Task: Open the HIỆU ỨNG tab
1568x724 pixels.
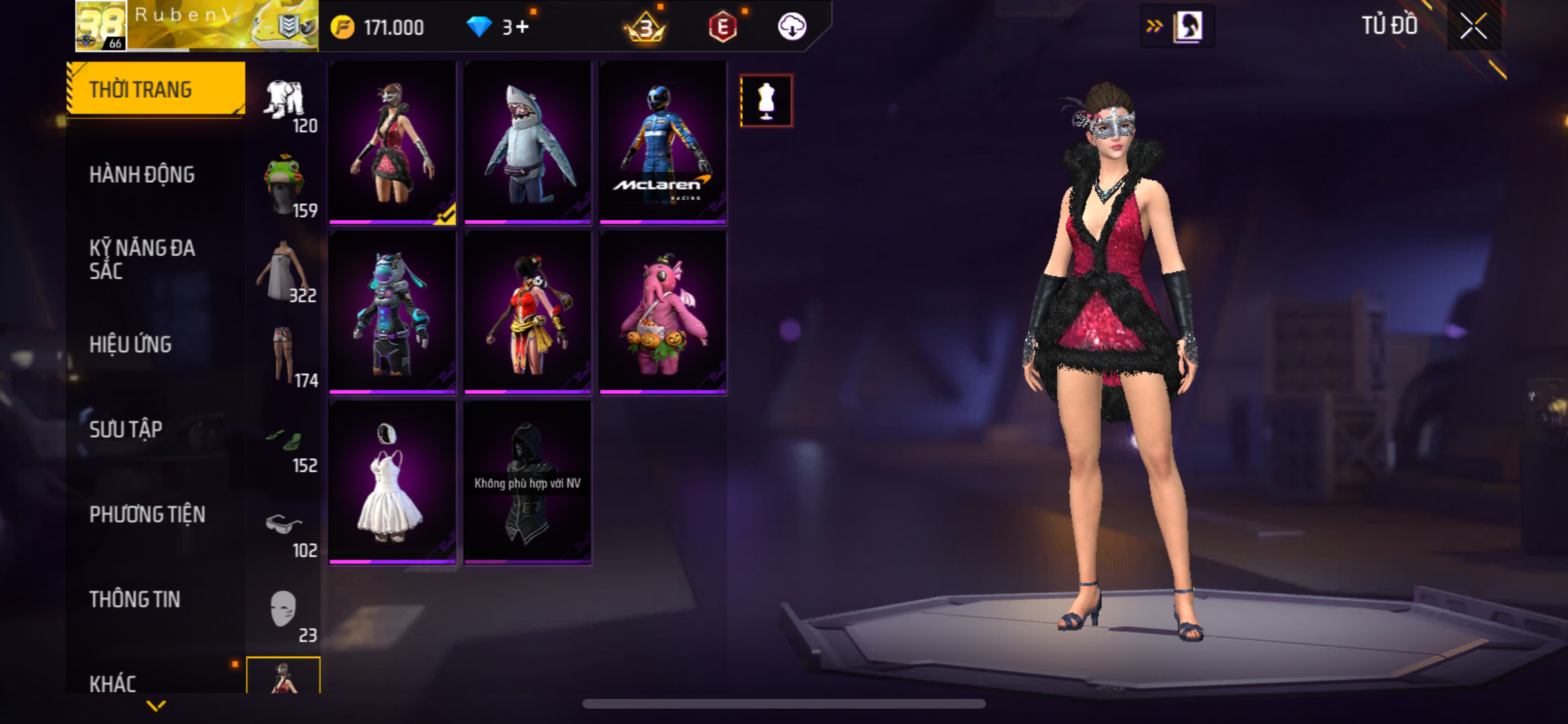Action: 131,344
